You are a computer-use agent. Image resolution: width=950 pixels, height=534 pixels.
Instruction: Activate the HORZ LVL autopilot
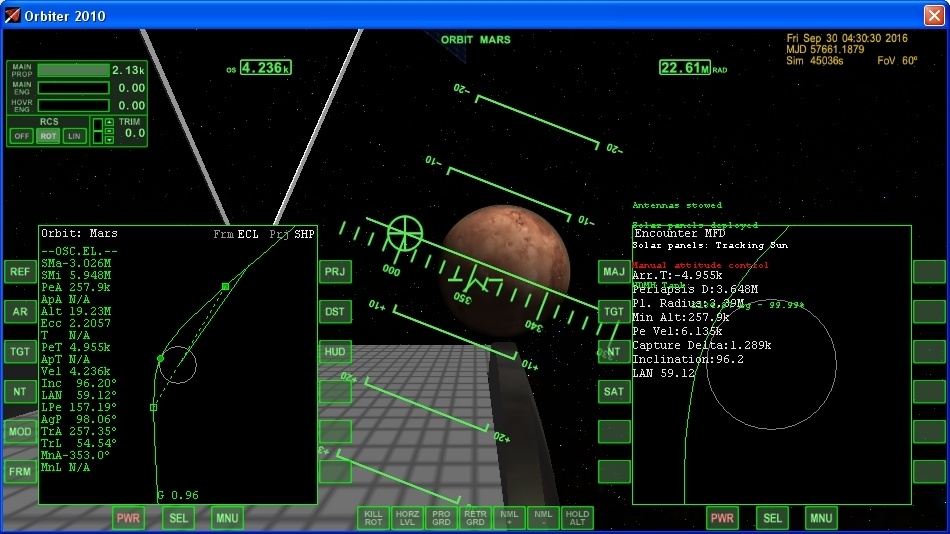(x=407, y=518)
